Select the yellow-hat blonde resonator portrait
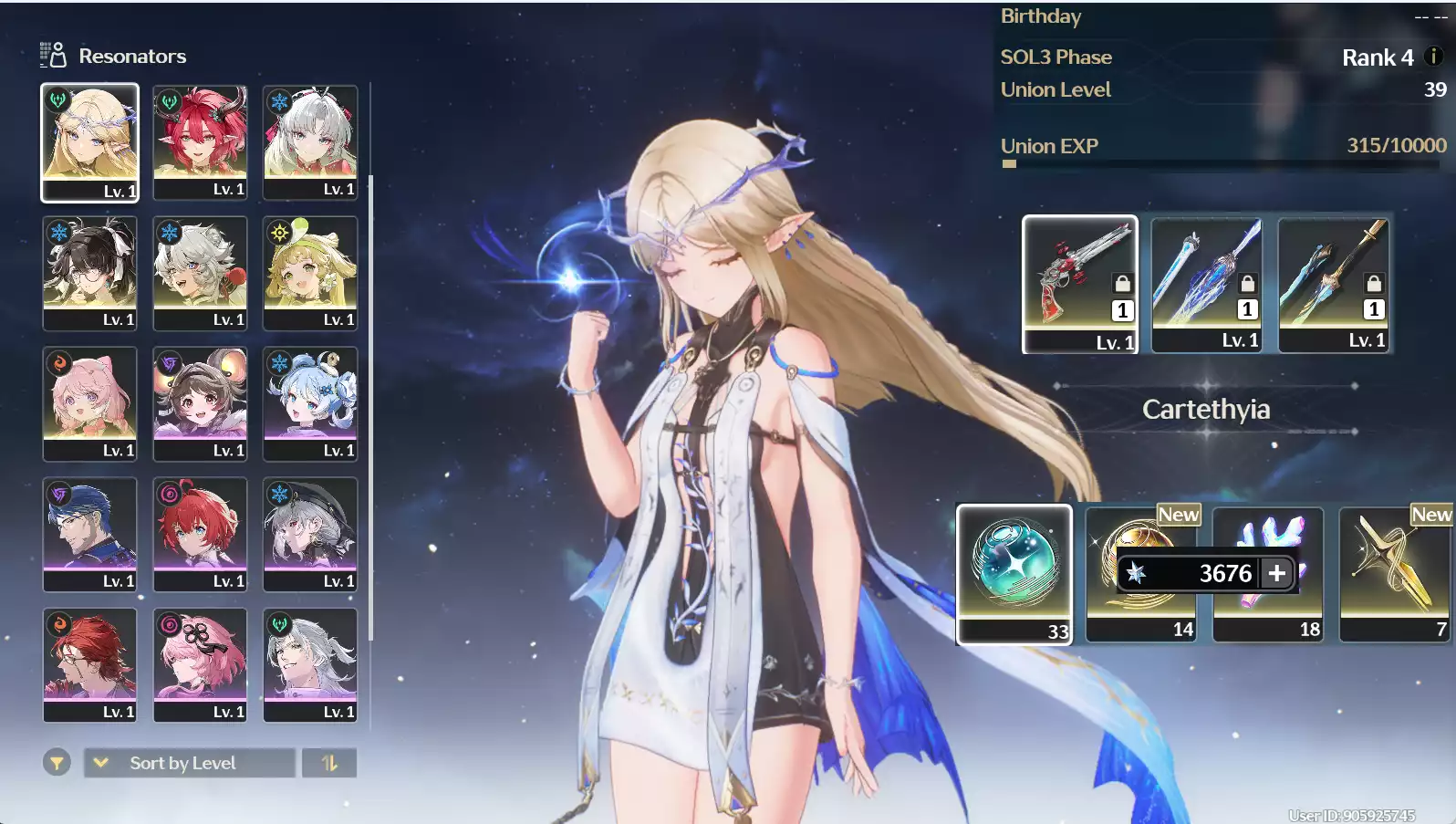The height and width of the screenshot is (824, 1456). 310,272
